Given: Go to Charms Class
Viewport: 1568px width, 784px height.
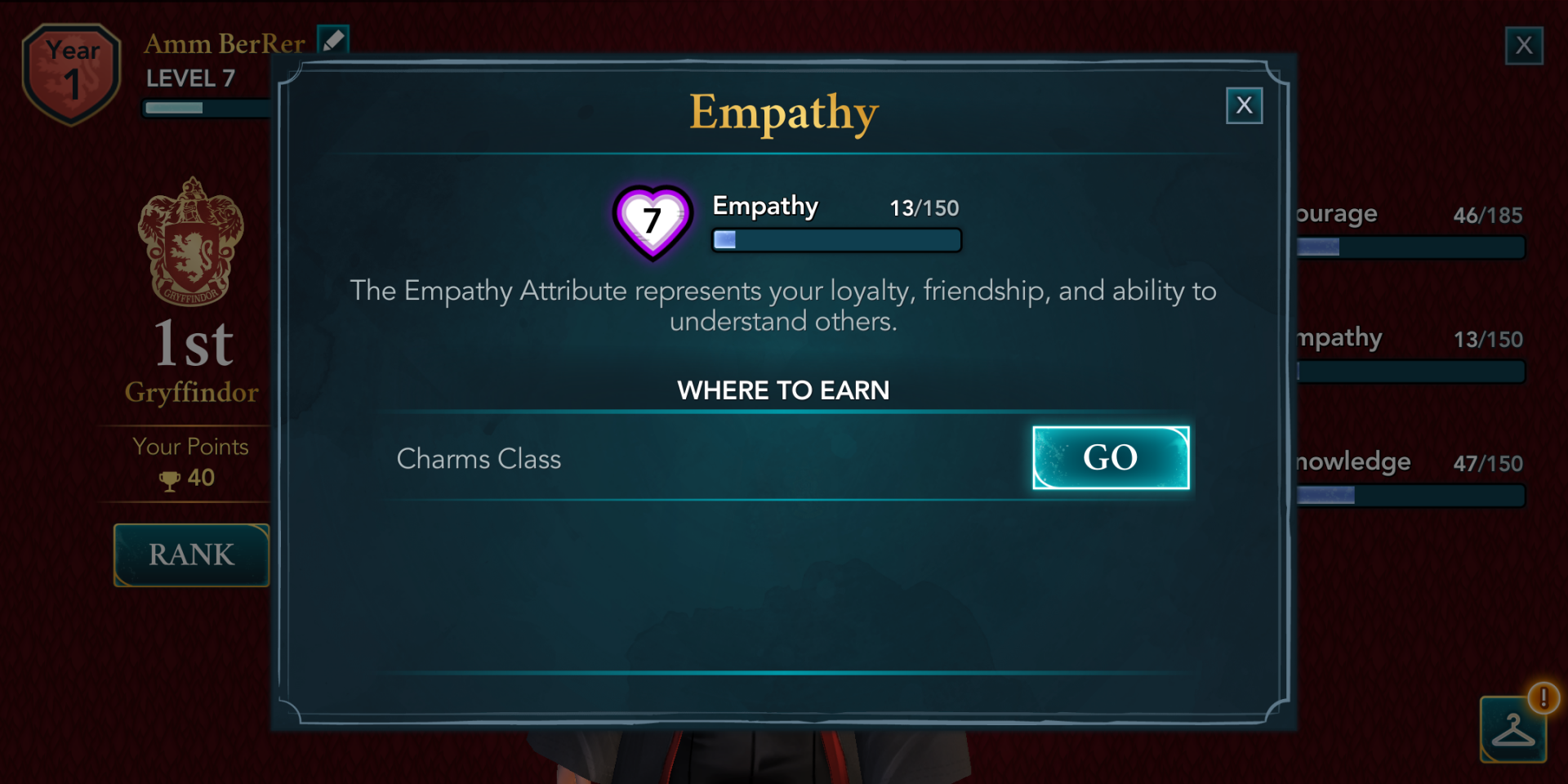Looking at the screenshot, I should pyautogui.click(x=1110, y=458).
